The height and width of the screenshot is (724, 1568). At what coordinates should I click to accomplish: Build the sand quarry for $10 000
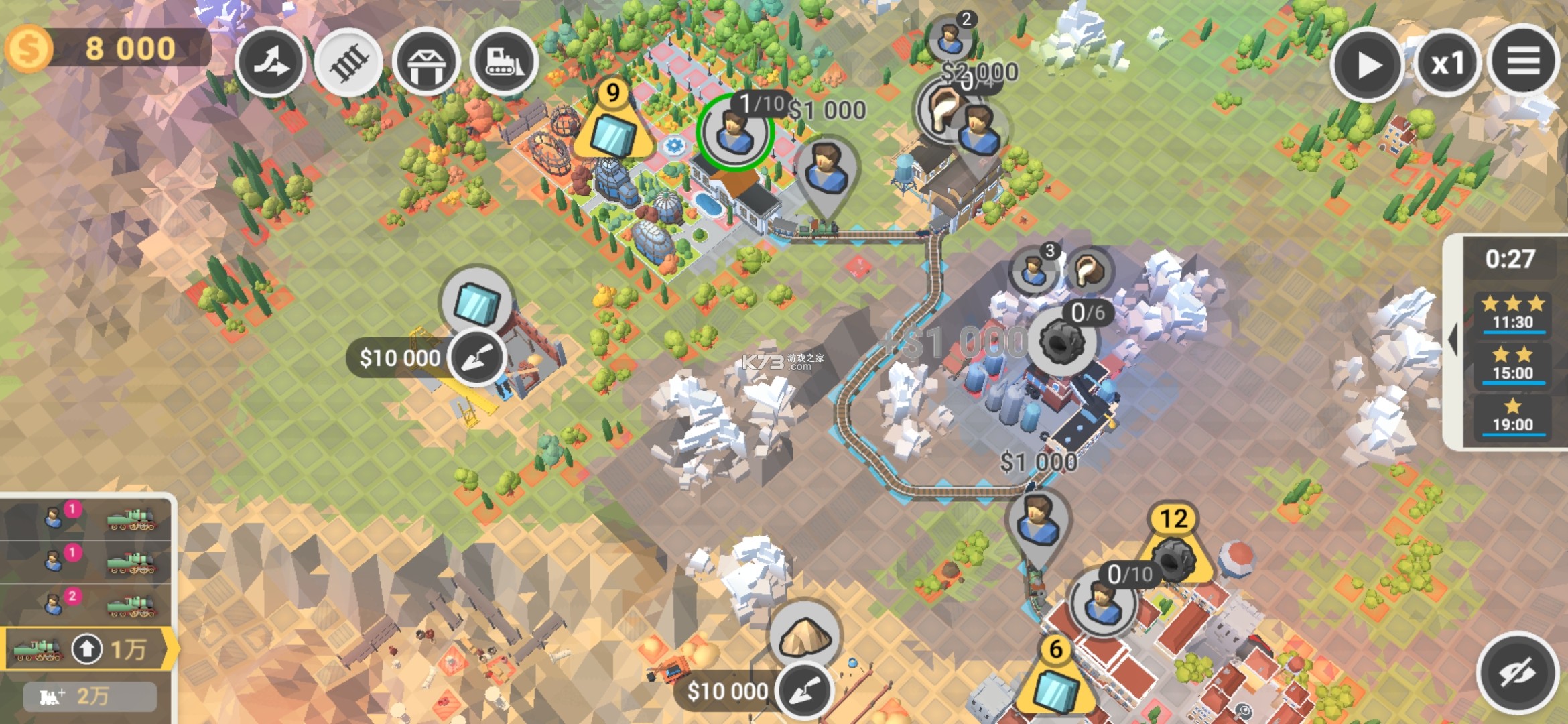[804, 690]
